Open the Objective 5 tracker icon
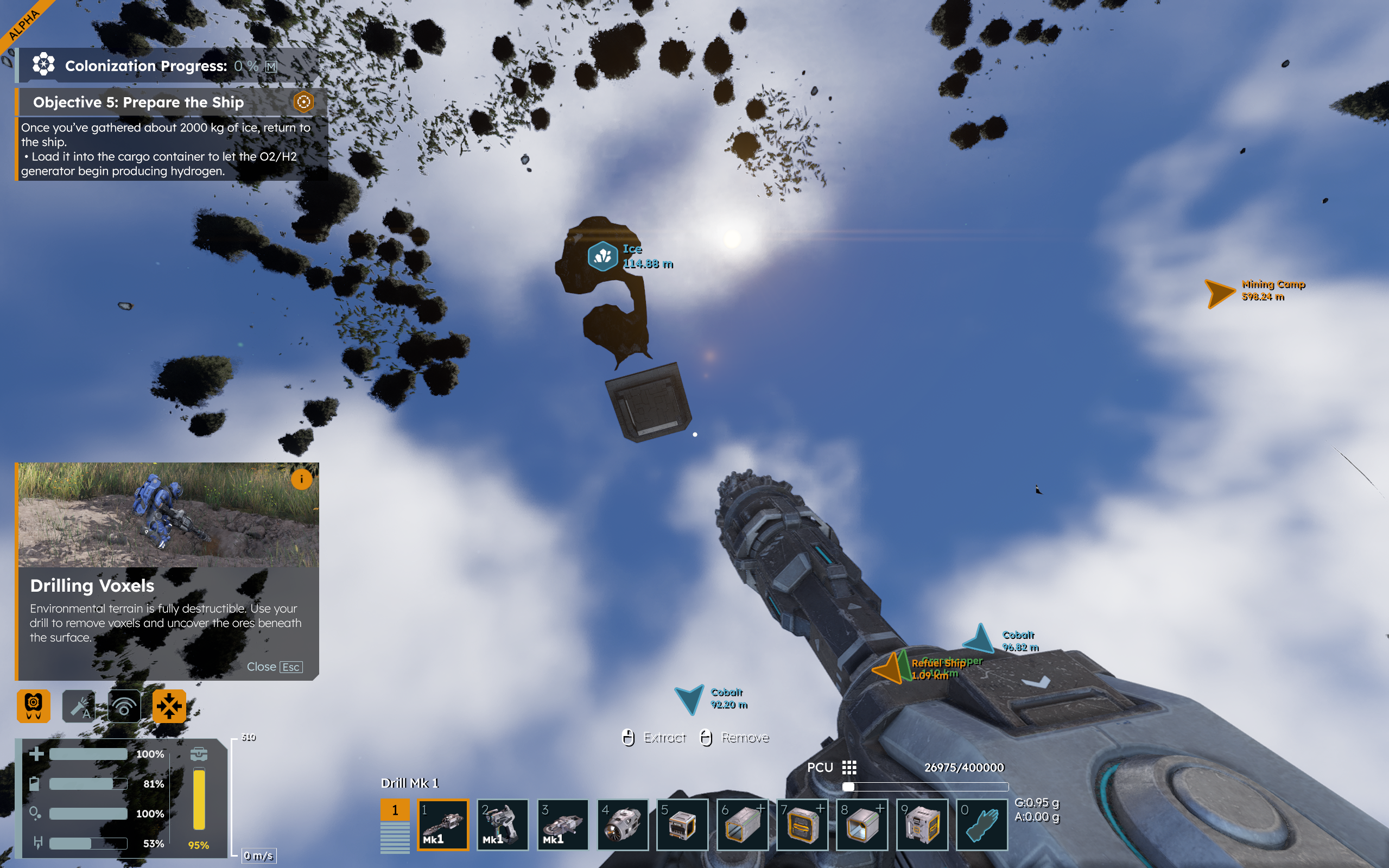Screen dimensions: 1389x868 pyautogui.click(x=303, y=102)
